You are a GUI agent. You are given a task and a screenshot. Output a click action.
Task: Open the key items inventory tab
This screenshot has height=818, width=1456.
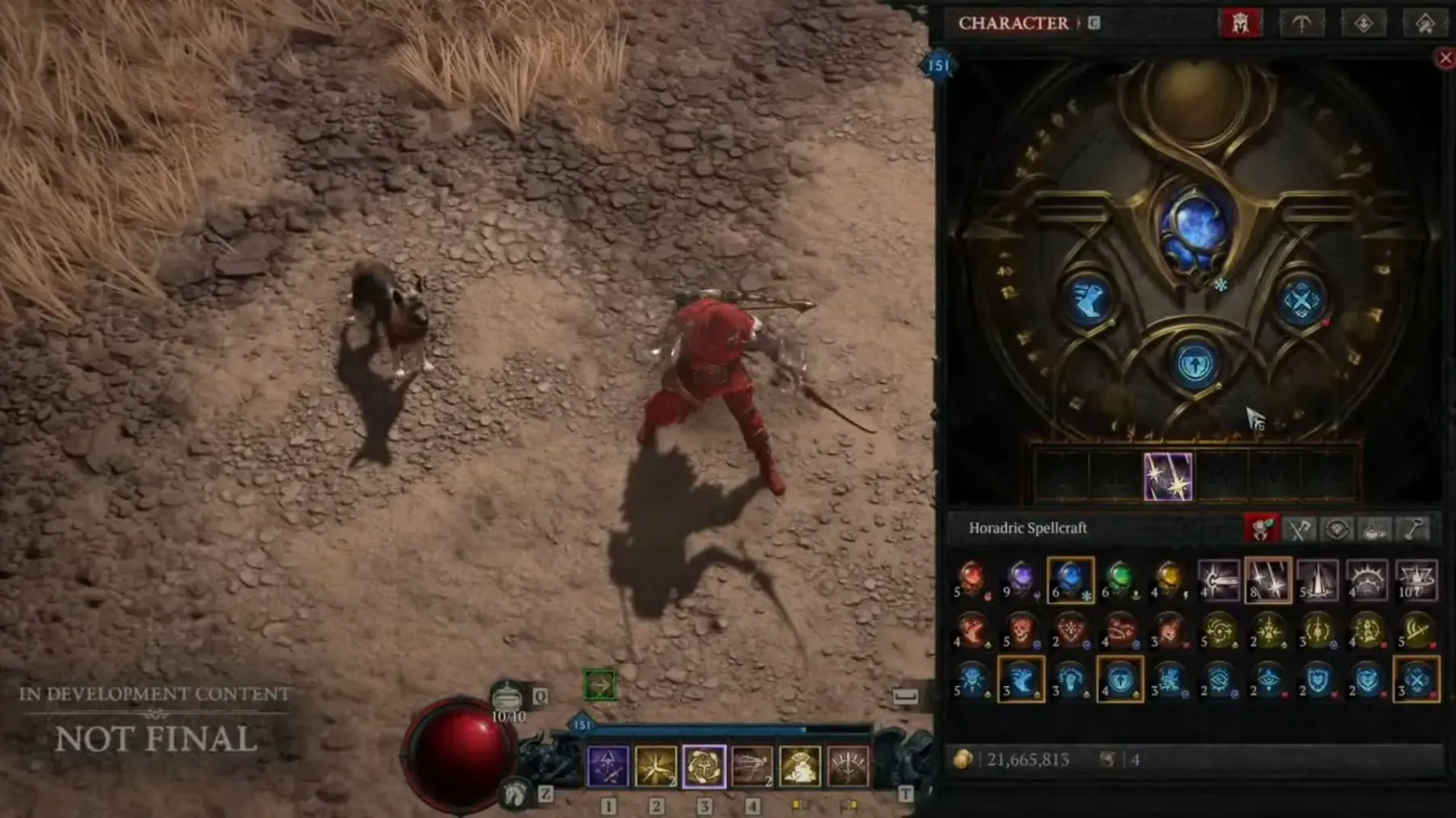(x=1413, y=529)
